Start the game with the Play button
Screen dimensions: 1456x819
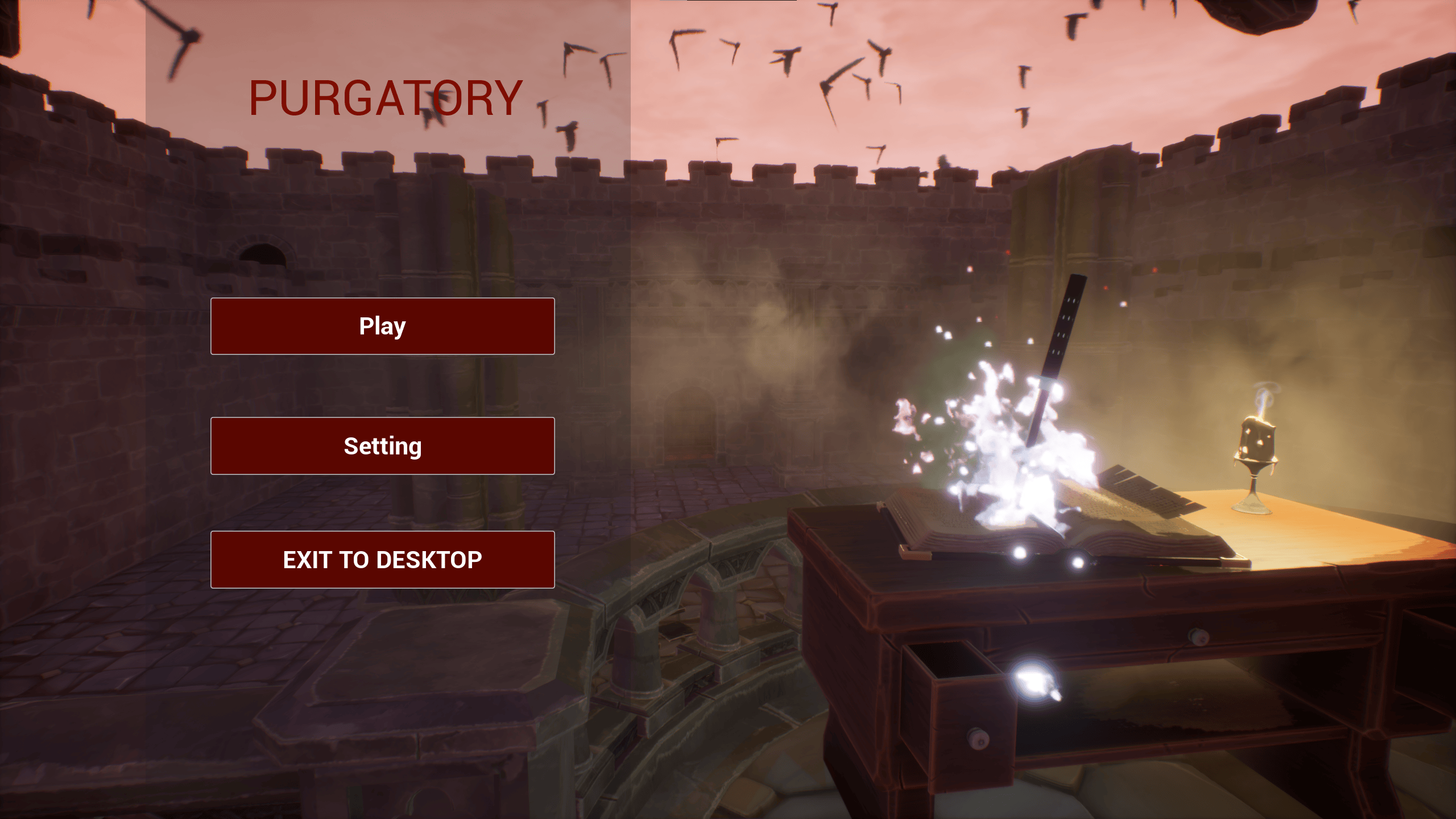click(382, 326)
